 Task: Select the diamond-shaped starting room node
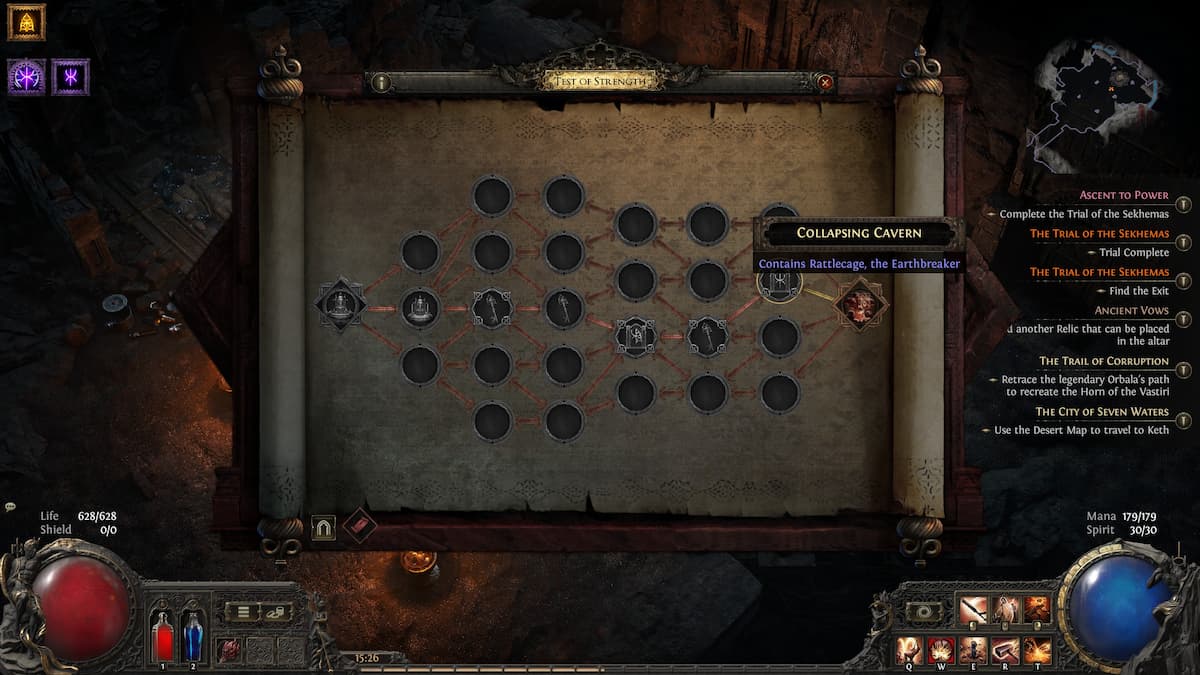341,306
